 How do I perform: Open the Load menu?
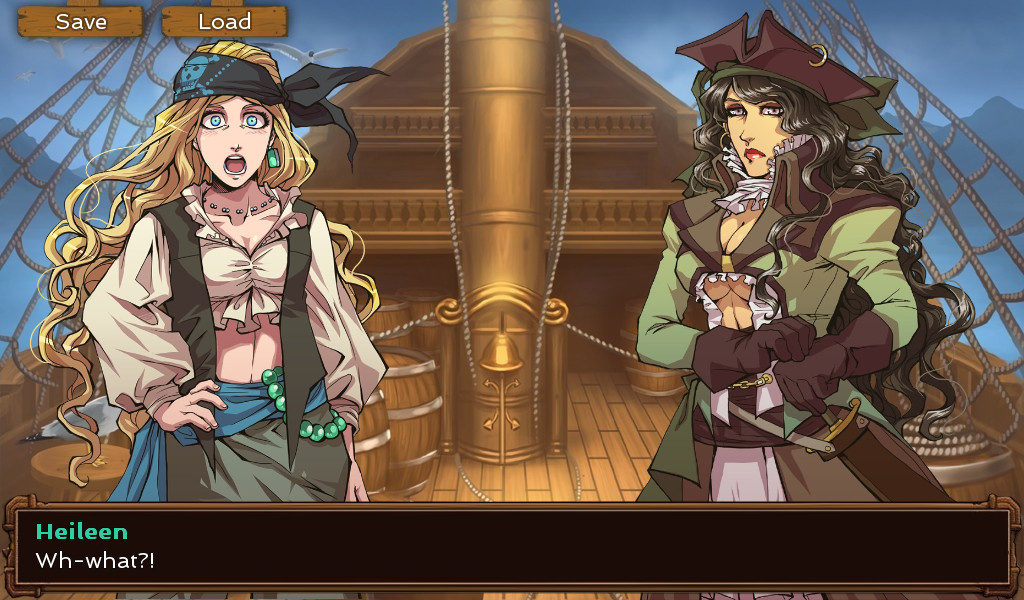pyautogui.click(x=224, y=21)
